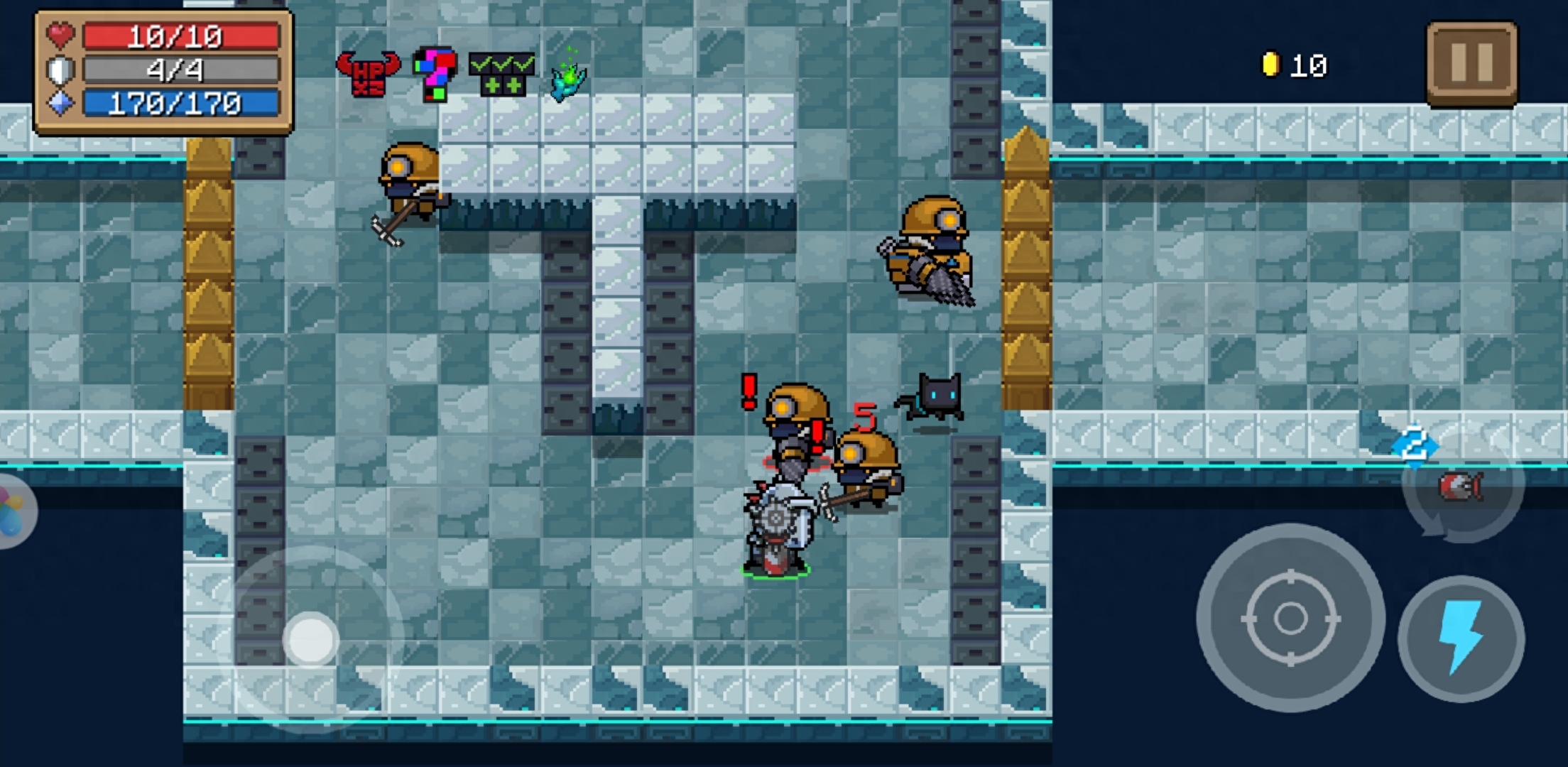Tap the crosshair attack button

tap(1290, 618)
